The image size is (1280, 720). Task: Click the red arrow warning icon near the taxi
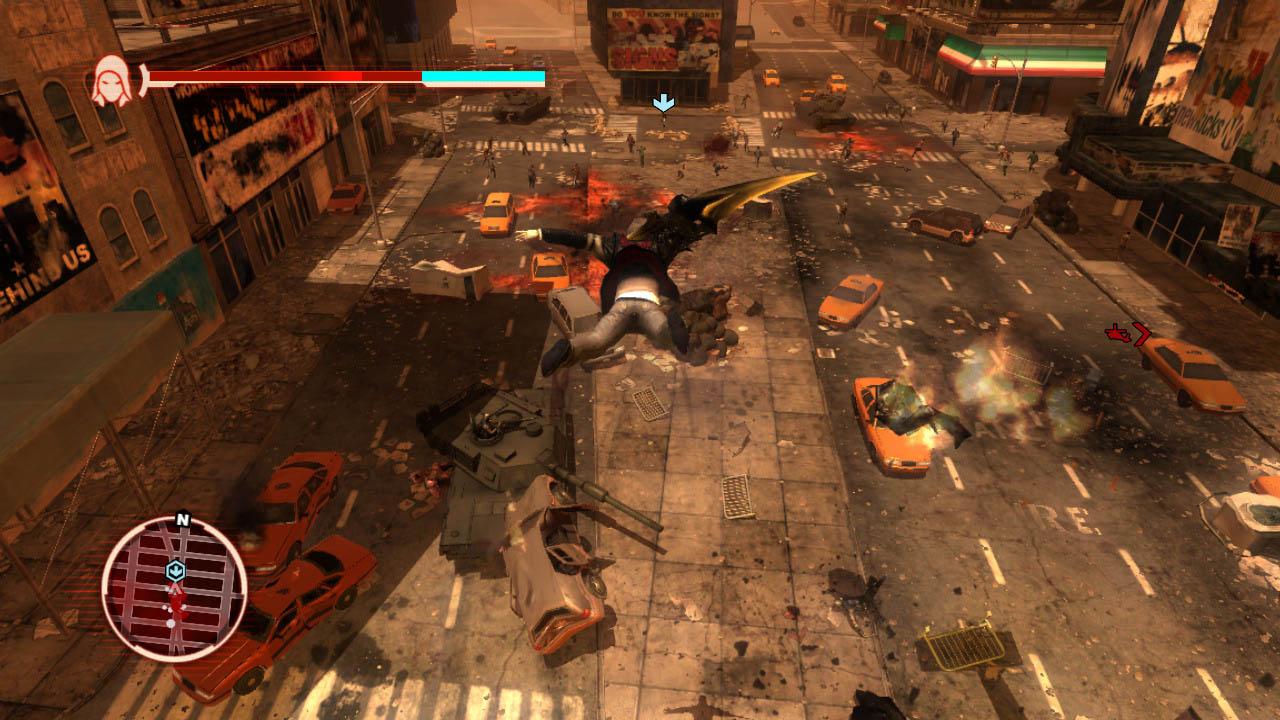point(1117,335)
